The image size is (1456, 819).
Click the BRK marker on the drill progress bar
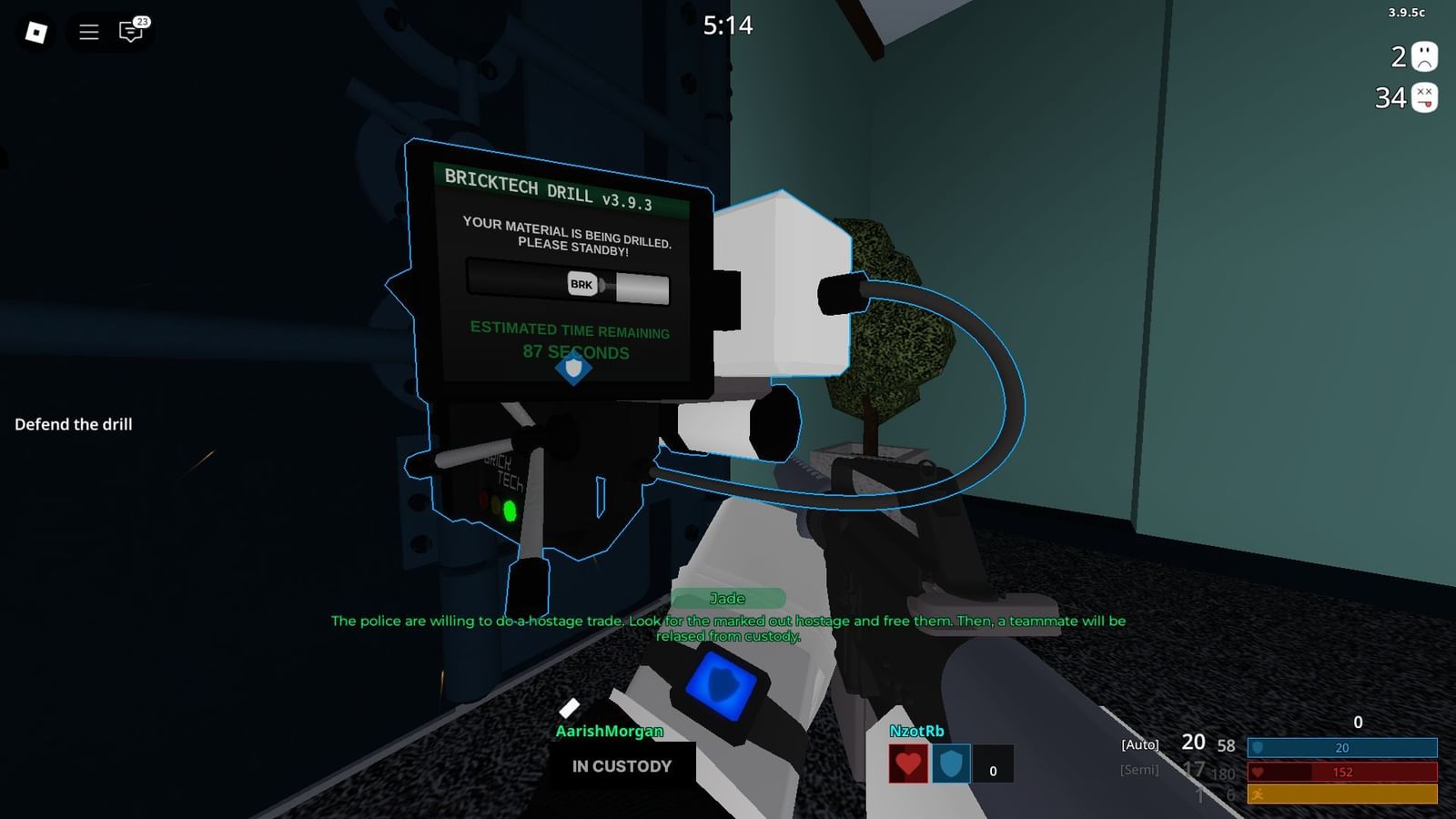pyautogui.click(x=581, y=286)
